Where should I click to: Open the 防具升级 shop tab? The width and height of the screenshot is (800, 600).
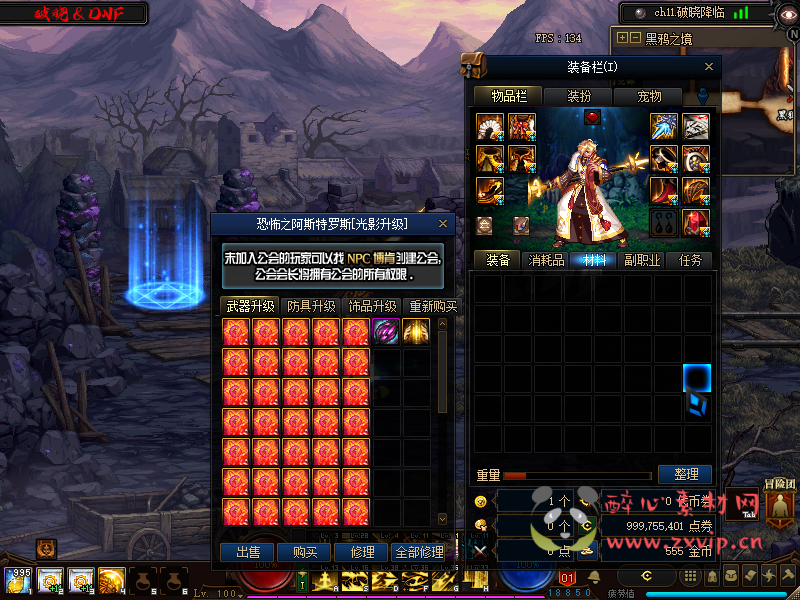tap(310, 306)
